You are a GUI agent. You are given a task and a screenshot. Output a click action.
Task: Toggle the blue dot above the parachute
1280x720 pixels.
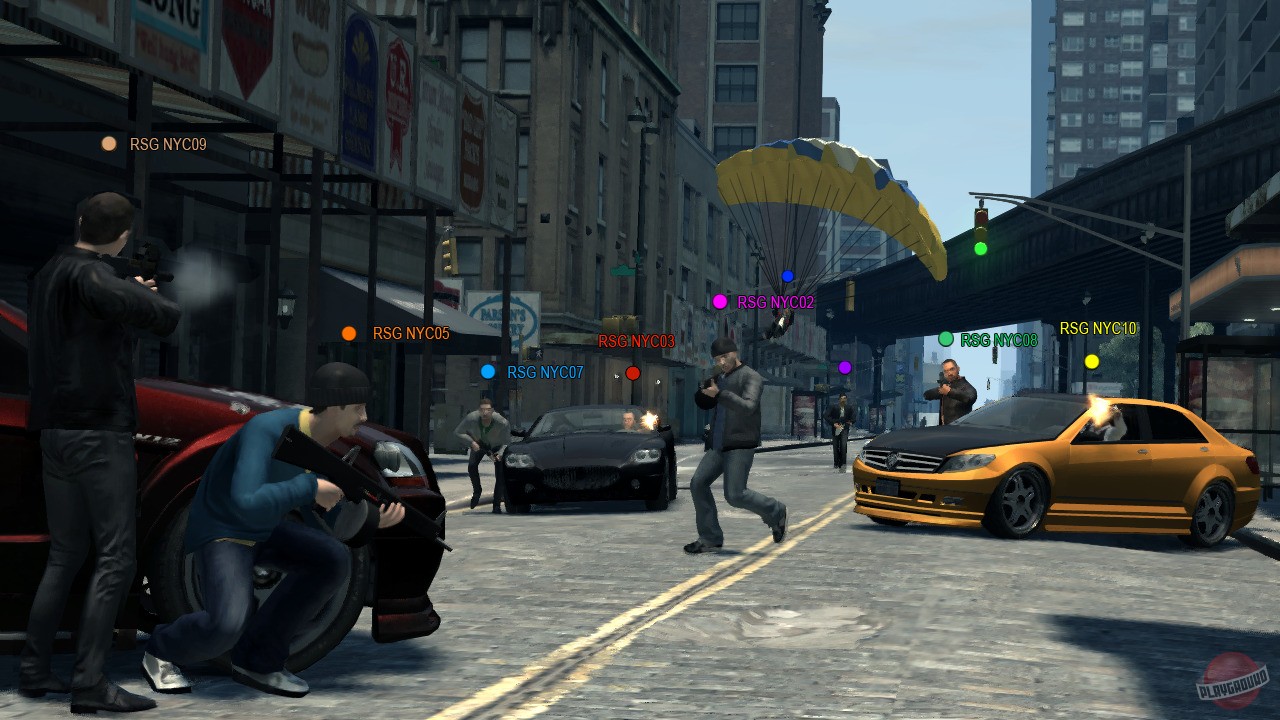click(786, 275)
